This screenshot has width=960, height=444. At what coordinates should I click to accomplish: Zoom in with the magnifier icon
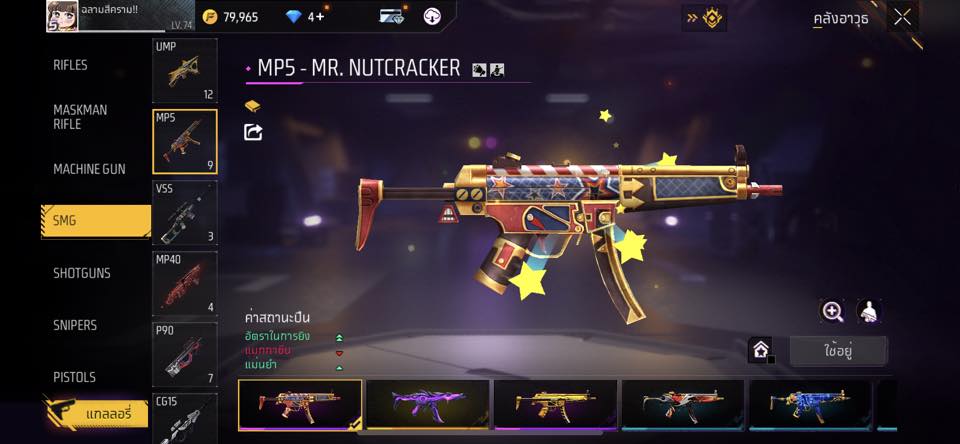pyautogui.click(x=832, y=311)
